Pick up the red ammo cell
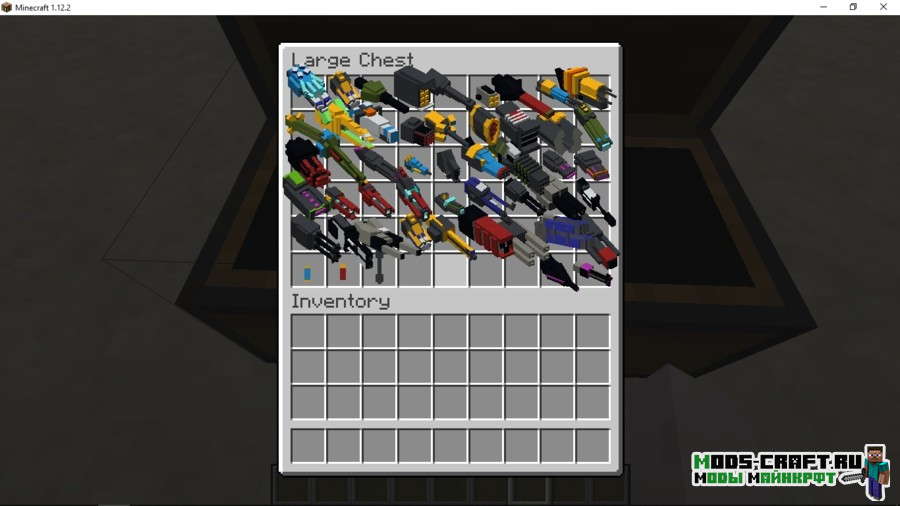 [x=343, y=272]
